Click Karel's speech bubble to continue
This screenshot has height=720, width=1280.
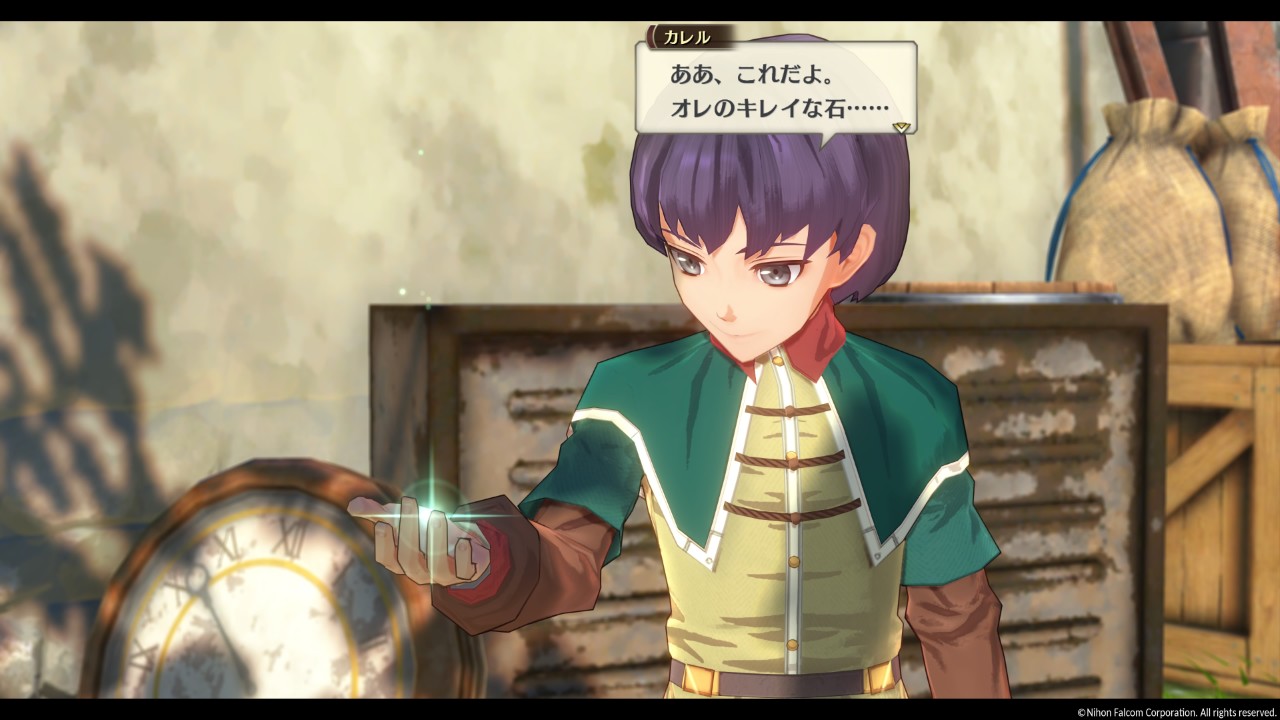pos(775,90)
